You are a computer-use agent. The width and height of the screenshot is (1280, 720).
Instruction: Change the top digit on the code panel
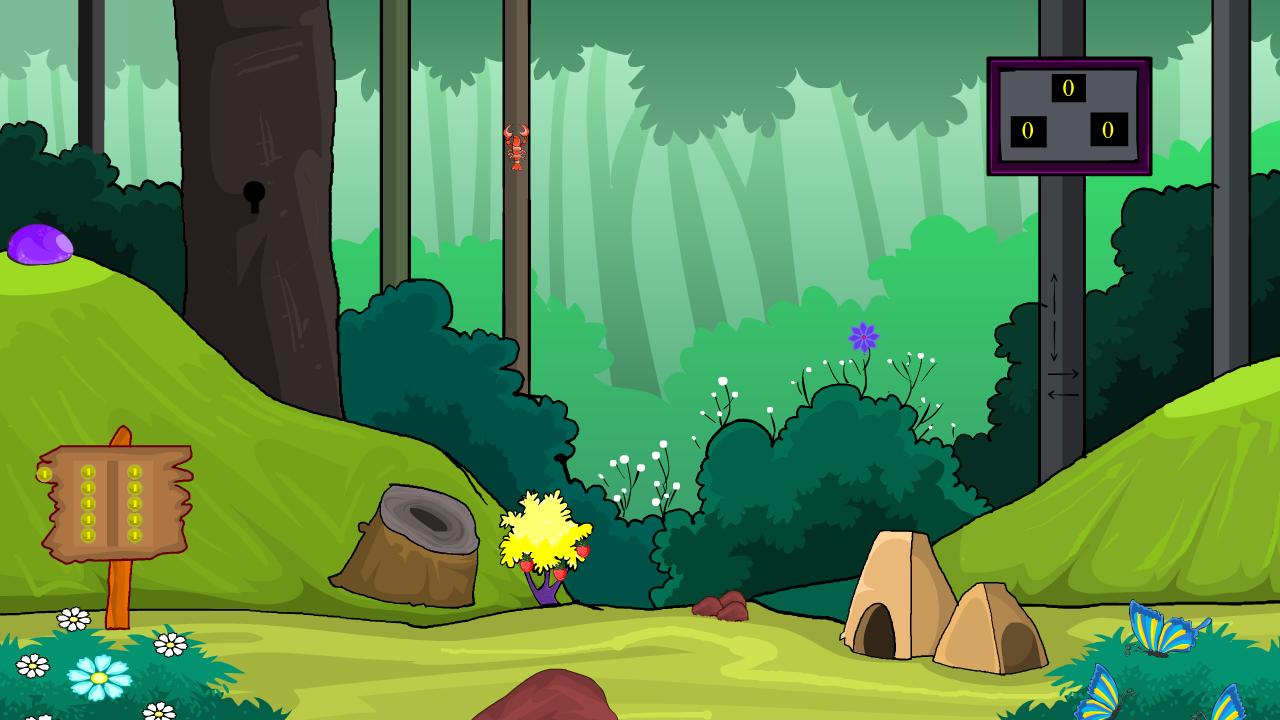[x=1068, y=89]
